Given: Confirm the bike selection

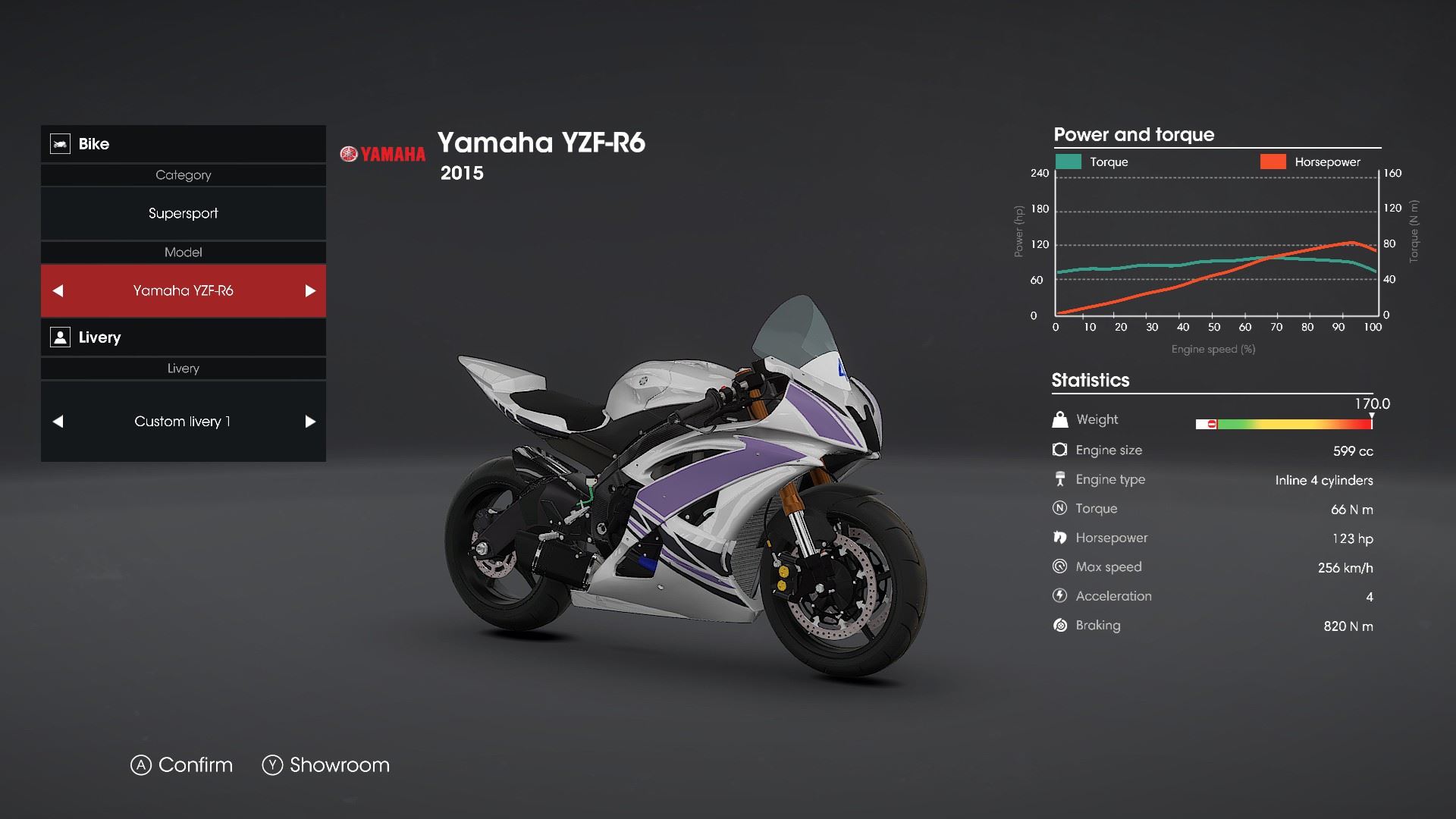Looking at the screenshot, I should click(182, 765).
